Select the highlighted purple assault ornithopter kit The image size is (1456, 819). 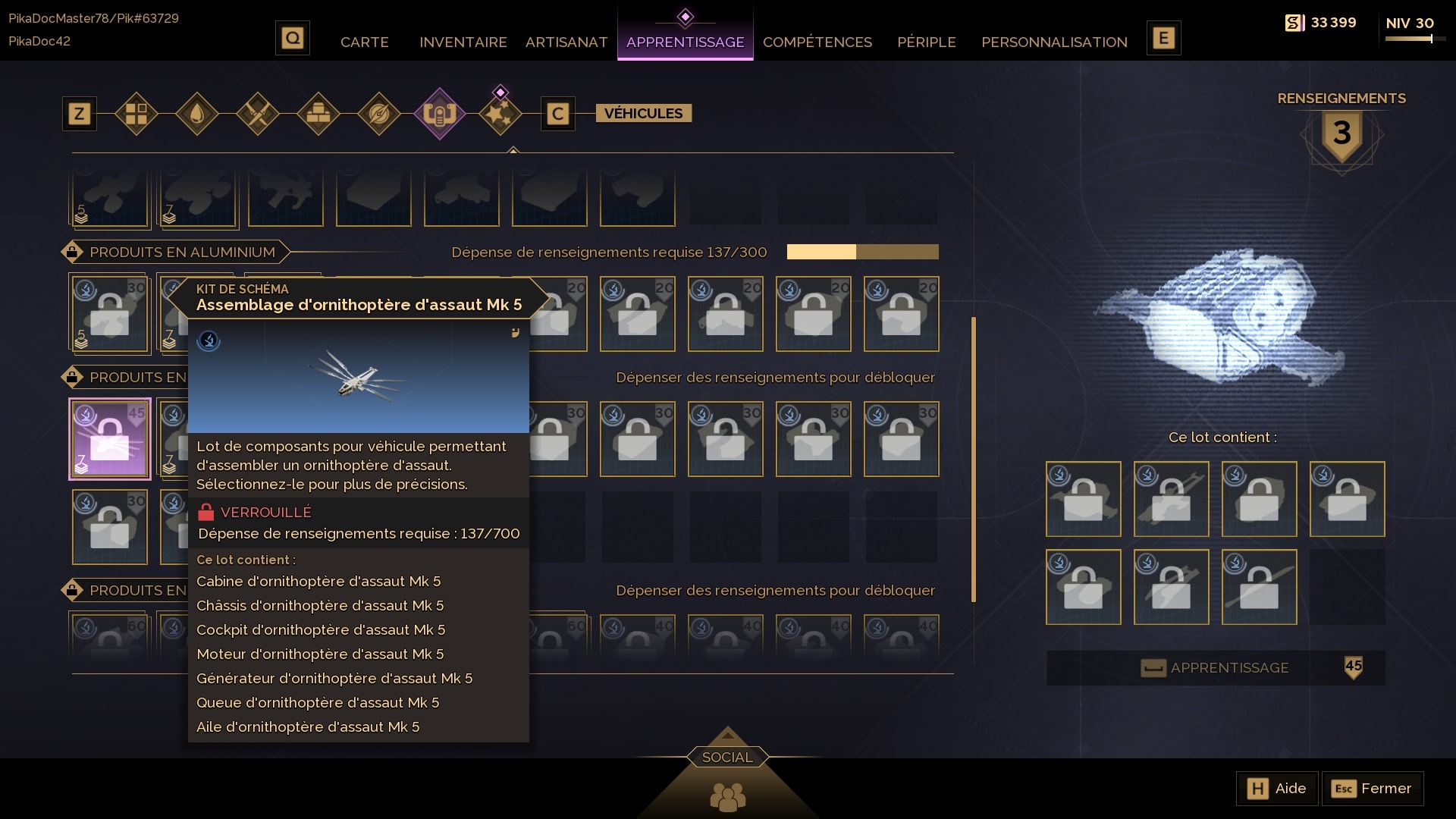click(x=110, y=439)
